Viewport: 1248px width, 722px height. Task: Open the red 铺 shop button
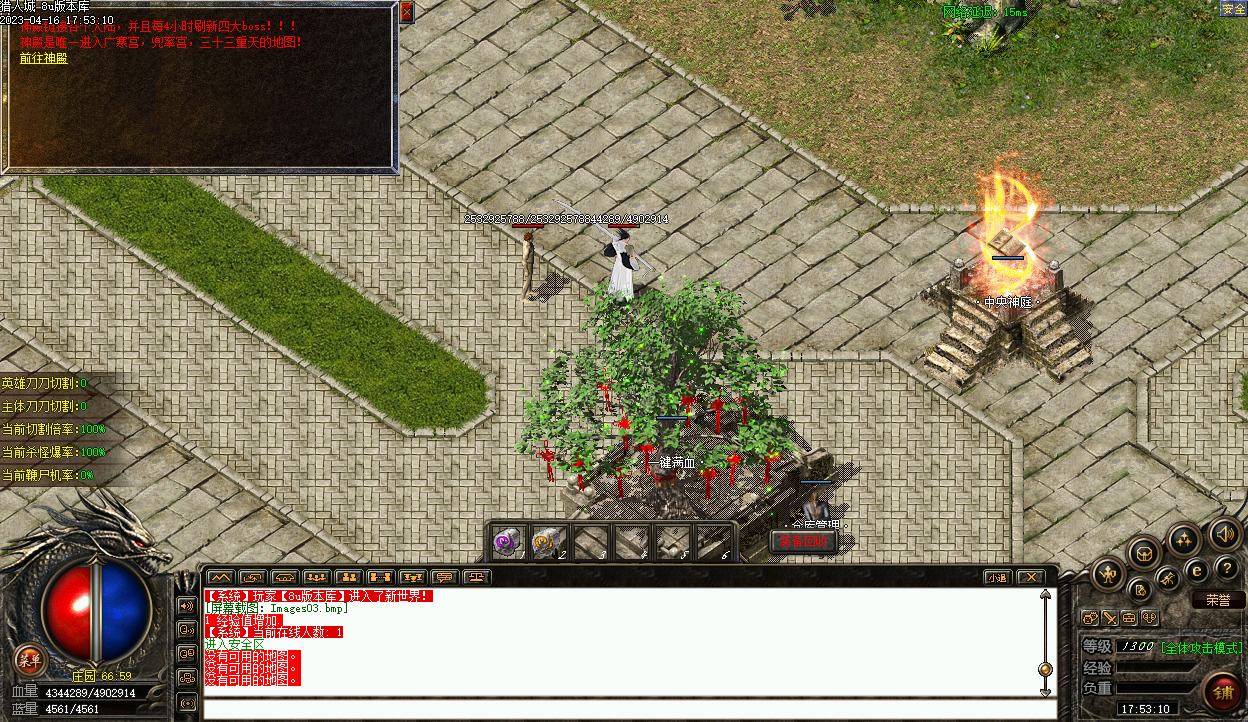coord(1223,691)
